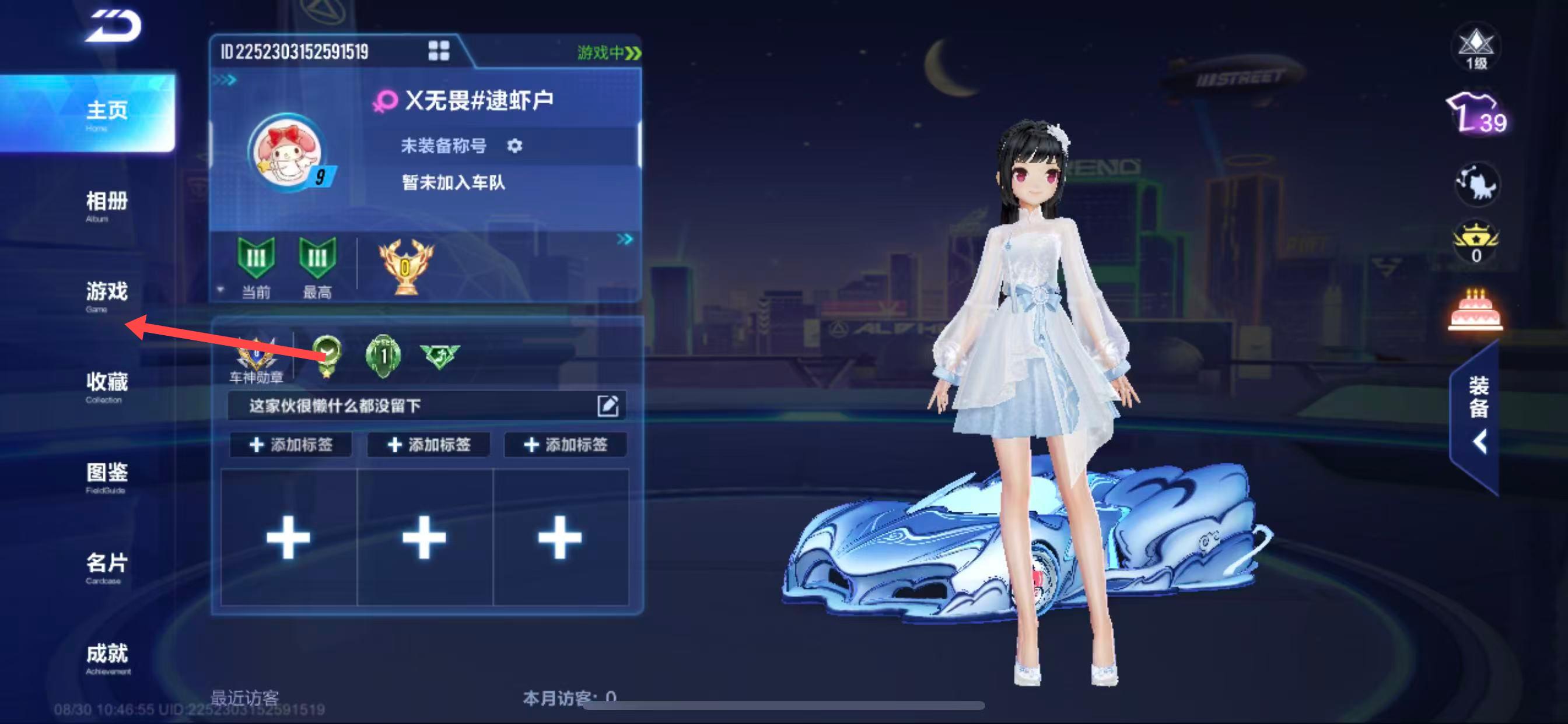1568x724 pixels.
Task: Switch to the 成就 Achievement tab
Action: pyautogui.click(x=107, y=657)
